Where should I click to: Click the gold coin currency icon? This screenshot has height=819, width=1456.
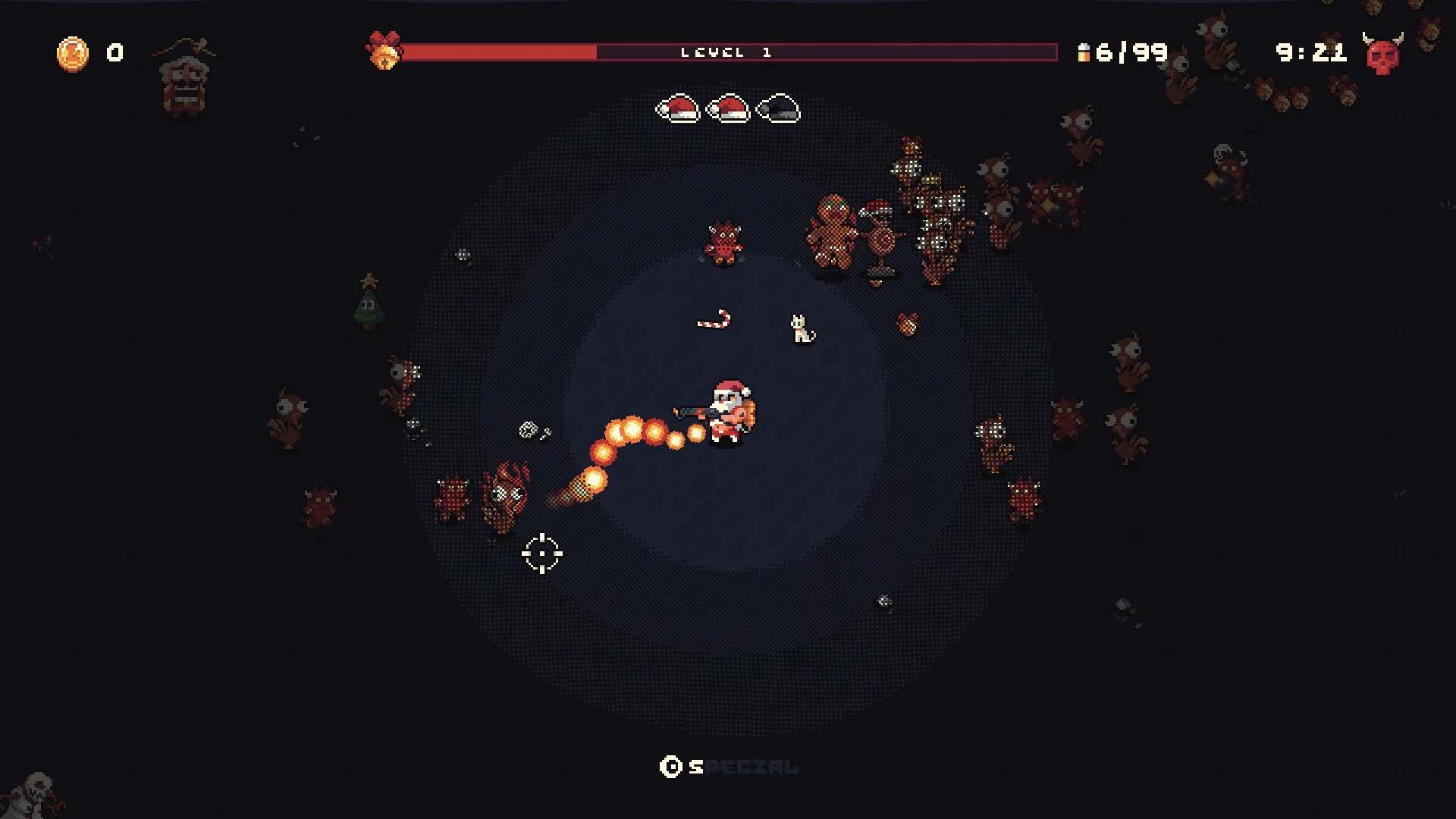[73, 53]
